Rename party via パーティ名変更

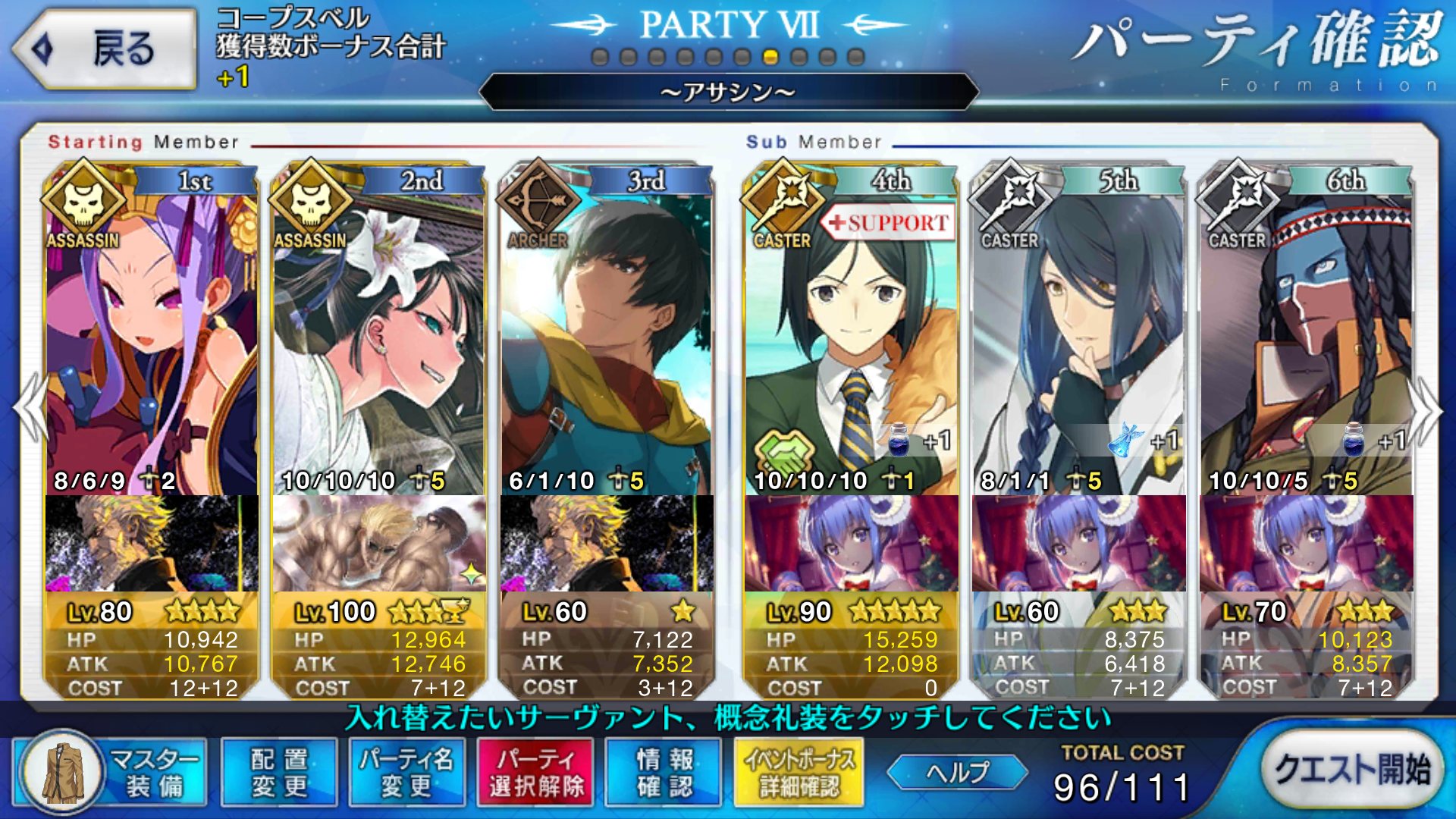click(x=407, y=772)
